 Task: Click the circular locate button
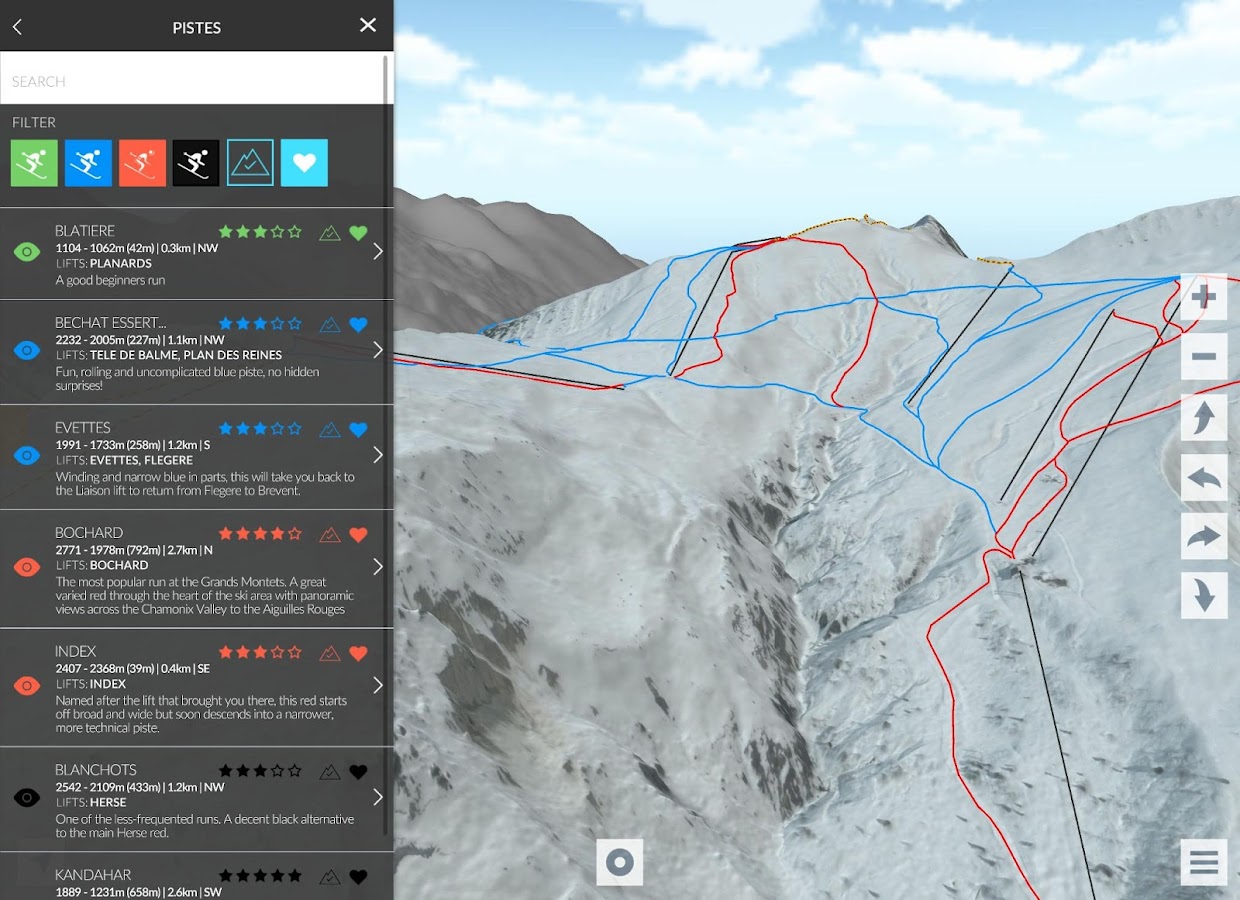click(x=620, y=862)
